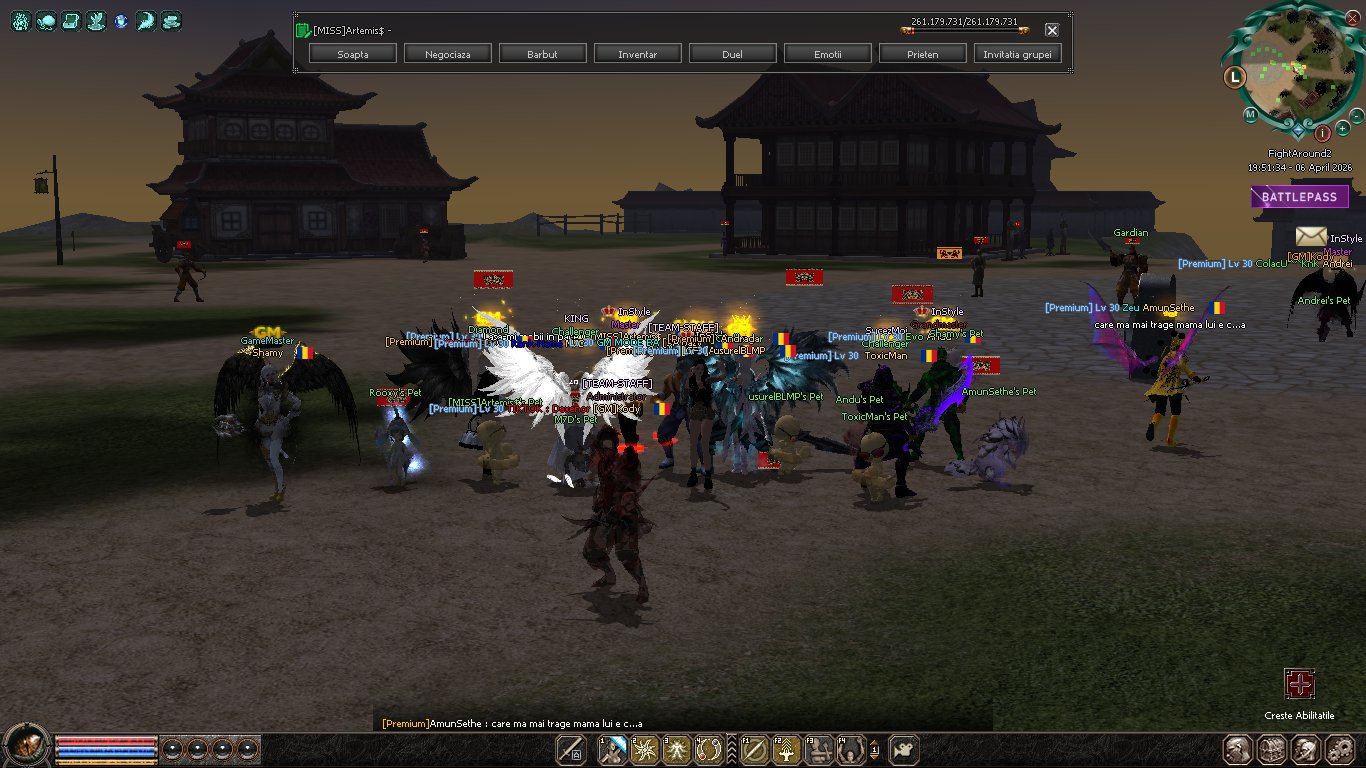The image size is (1366, 768).
Task: Select the sword attack hotbar icon
Action: click(x=571, y=749)
